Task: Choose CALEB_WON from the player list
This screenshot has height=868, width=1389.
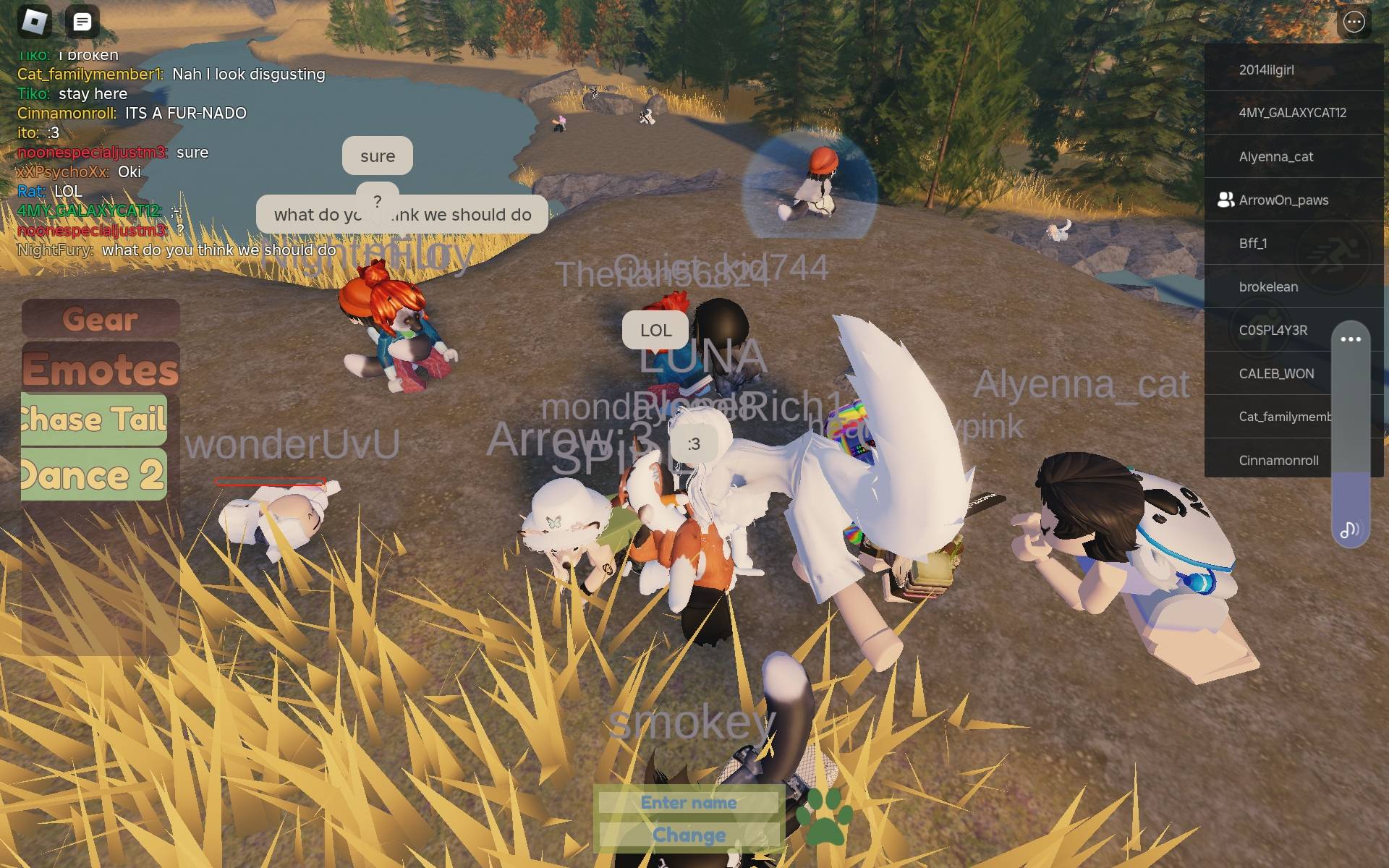Action: [1276, 373]
